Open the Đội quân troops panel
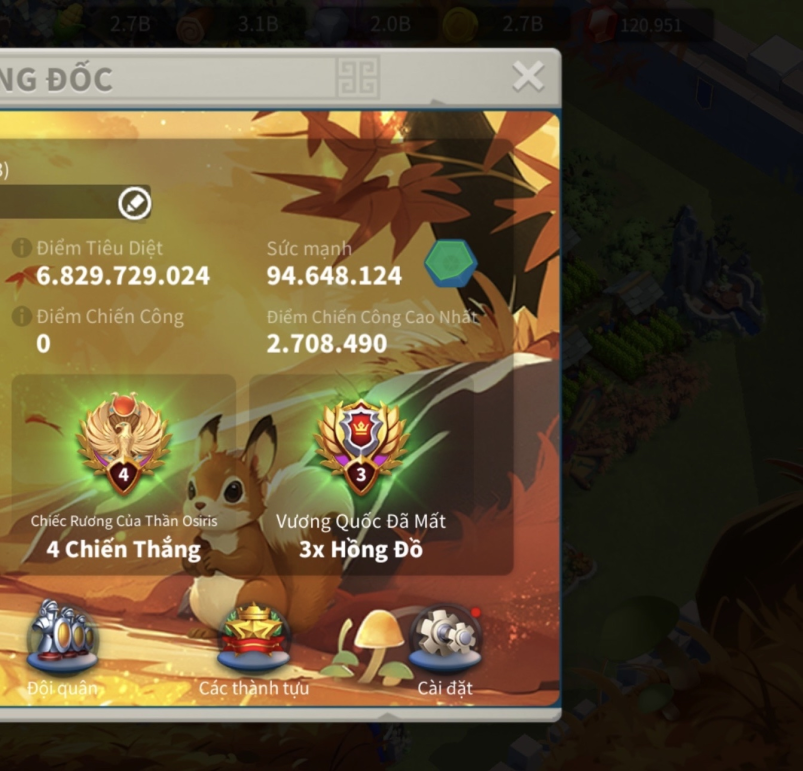Screen dimensions: 803x771 point(62,636)
